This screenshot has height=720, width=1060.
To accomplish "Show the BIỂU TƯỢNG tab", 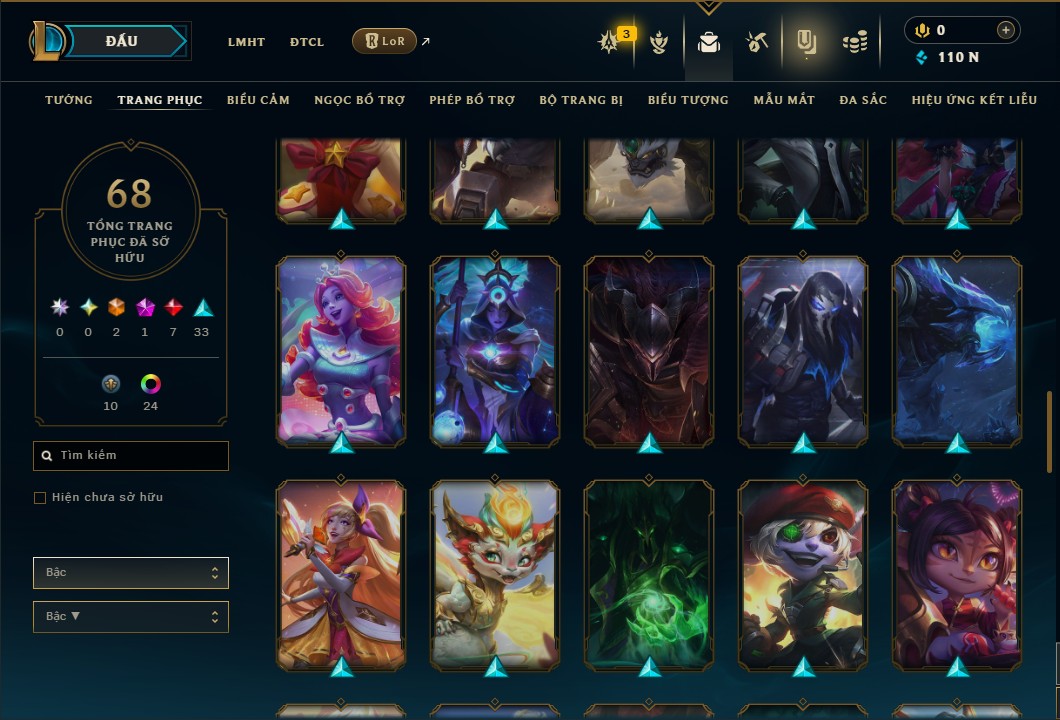I will pos(688,100).
